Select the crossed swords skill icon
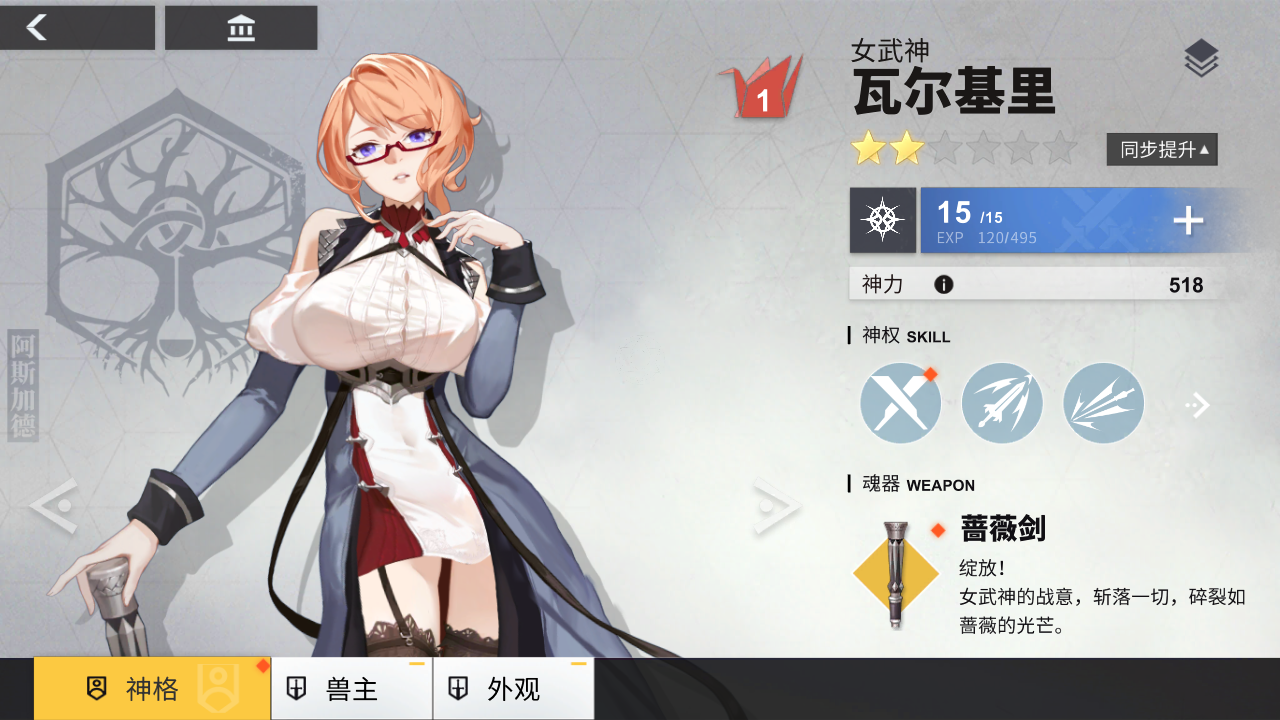Screen dimensions: 1280x720 pos(900,402)
